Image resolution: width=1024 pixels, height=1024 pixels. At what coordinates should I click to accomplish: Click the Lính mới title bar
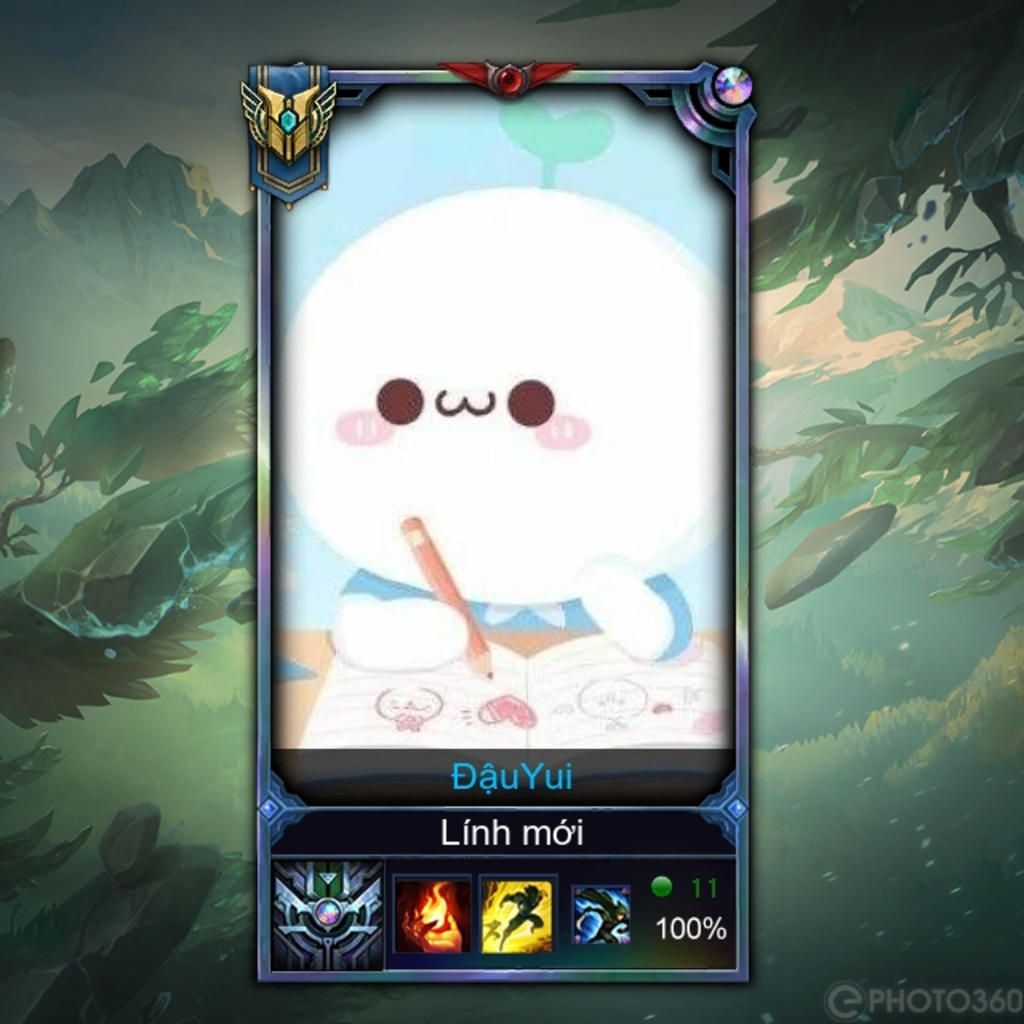pos(511,832)
